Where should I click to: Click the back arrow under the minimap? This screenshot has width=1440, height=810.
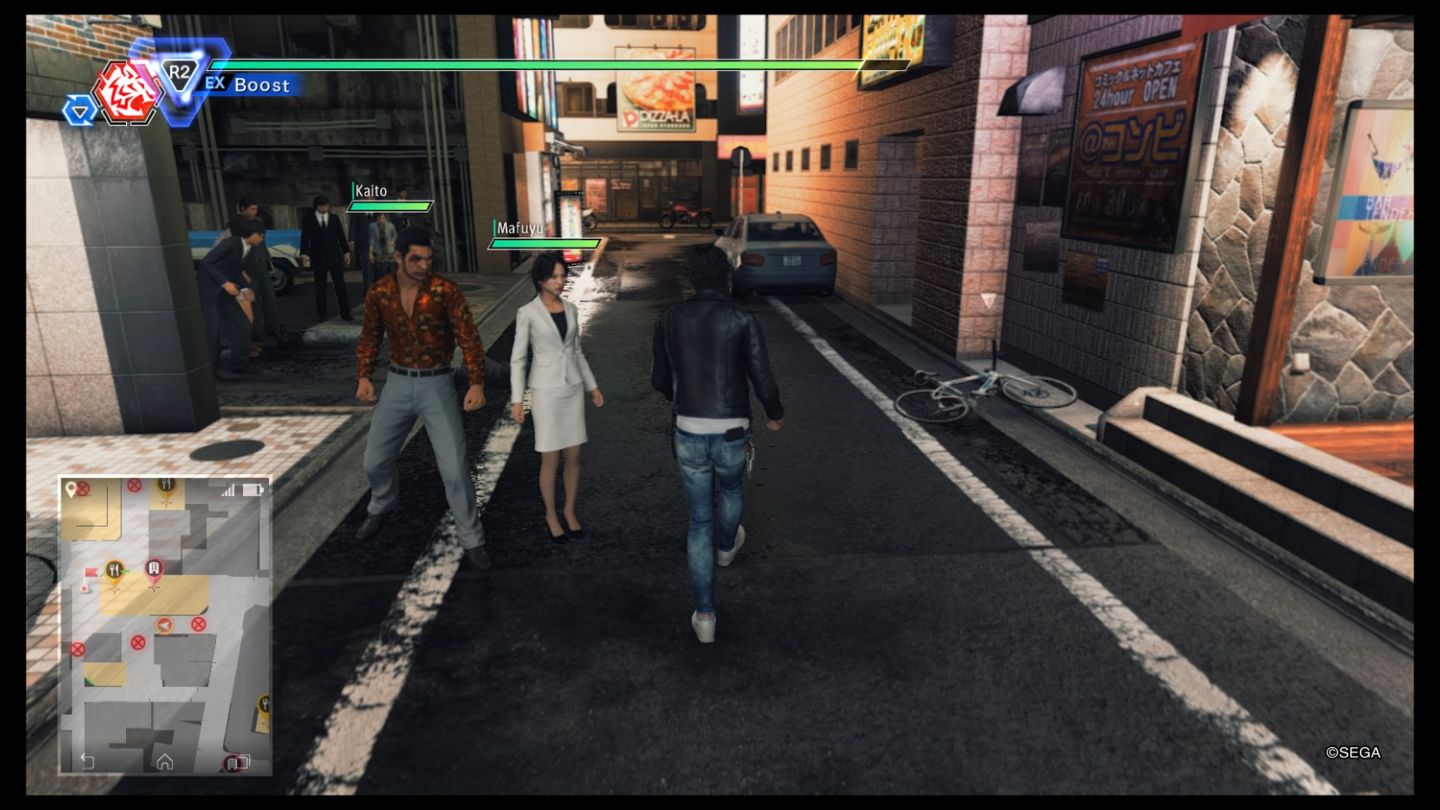(87, 760)
